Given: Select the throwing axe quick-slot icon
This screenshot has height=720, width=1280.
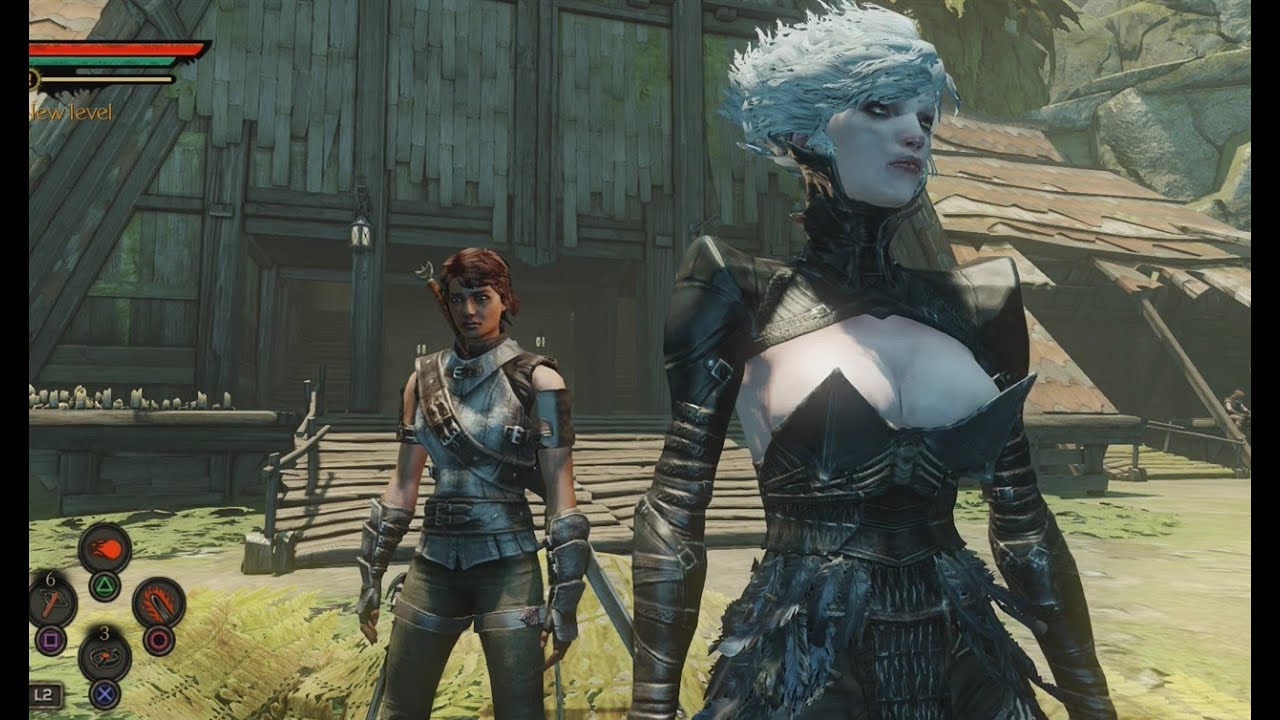Looking at the screenshot, I should tap(51, 602).
